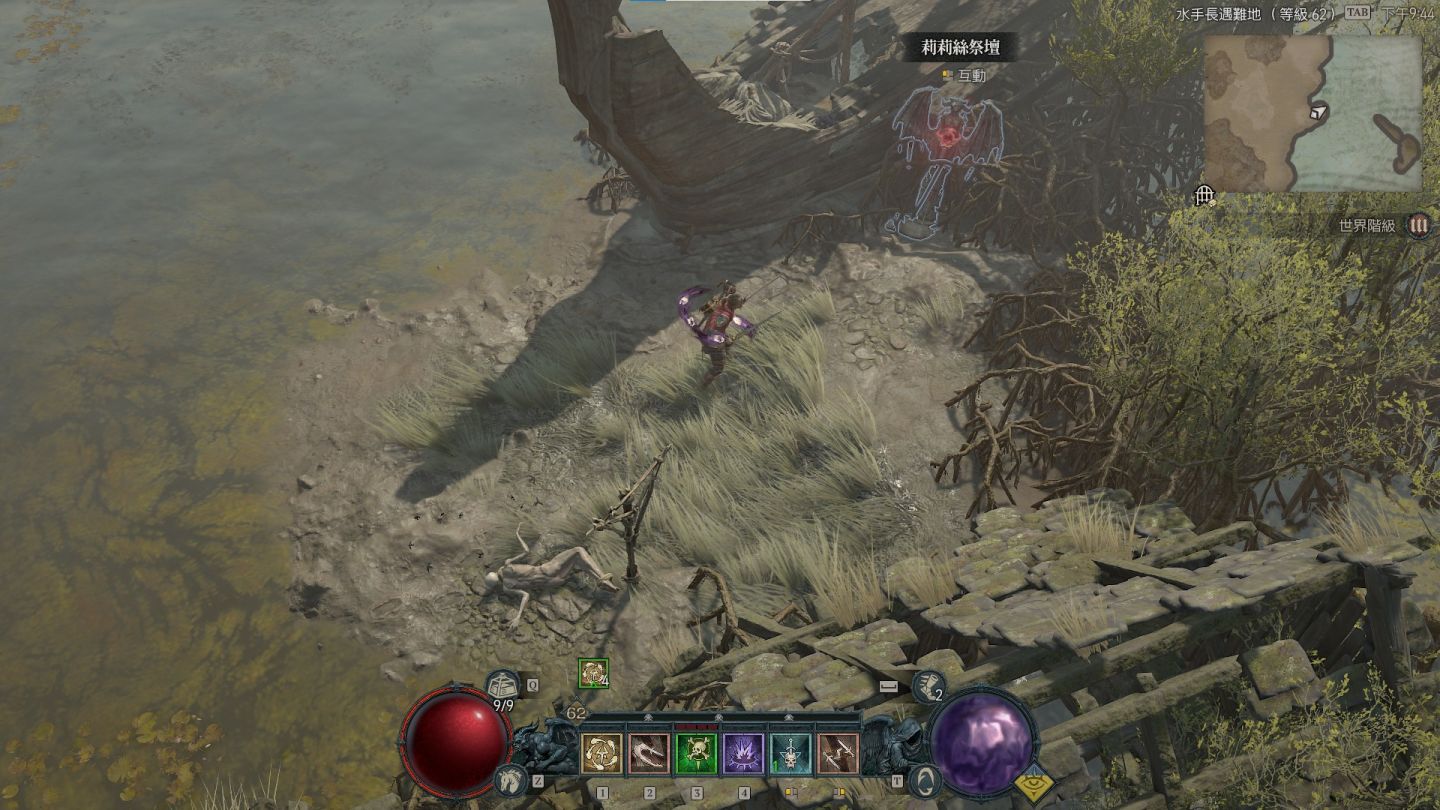This screenshot has height=810, width=1440.
Task: Open the minimap in the corner
Action: tap(1312, 113)
